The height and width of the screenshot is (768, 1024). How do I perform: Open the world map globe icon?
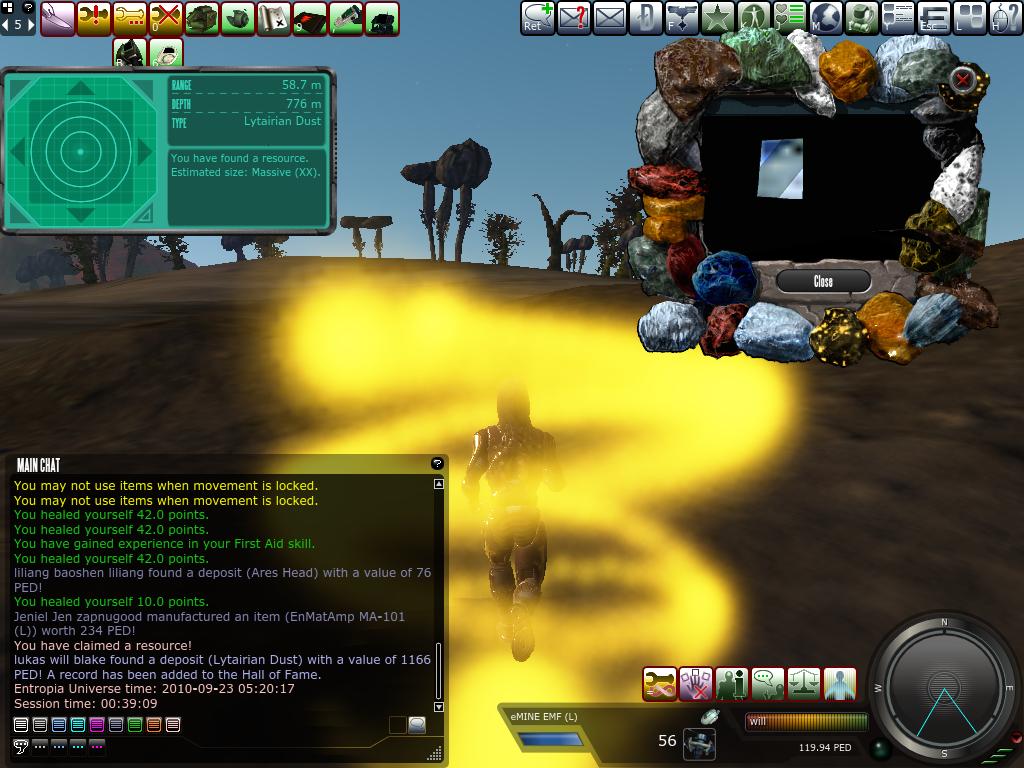tap(826, 17)
